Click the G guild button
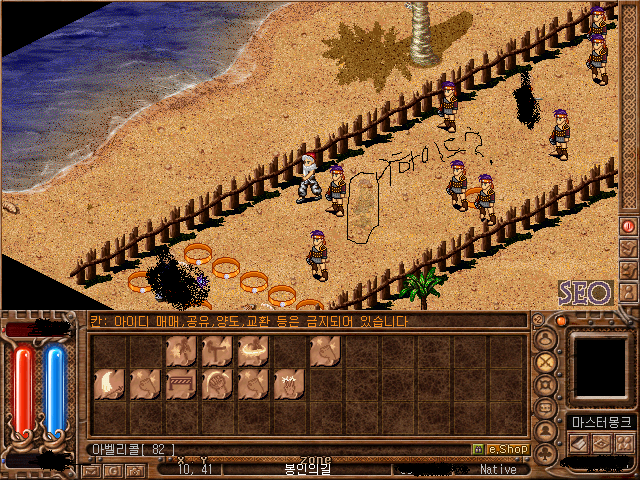The width and height of the screenshot is (640, 480). (113, 469)
